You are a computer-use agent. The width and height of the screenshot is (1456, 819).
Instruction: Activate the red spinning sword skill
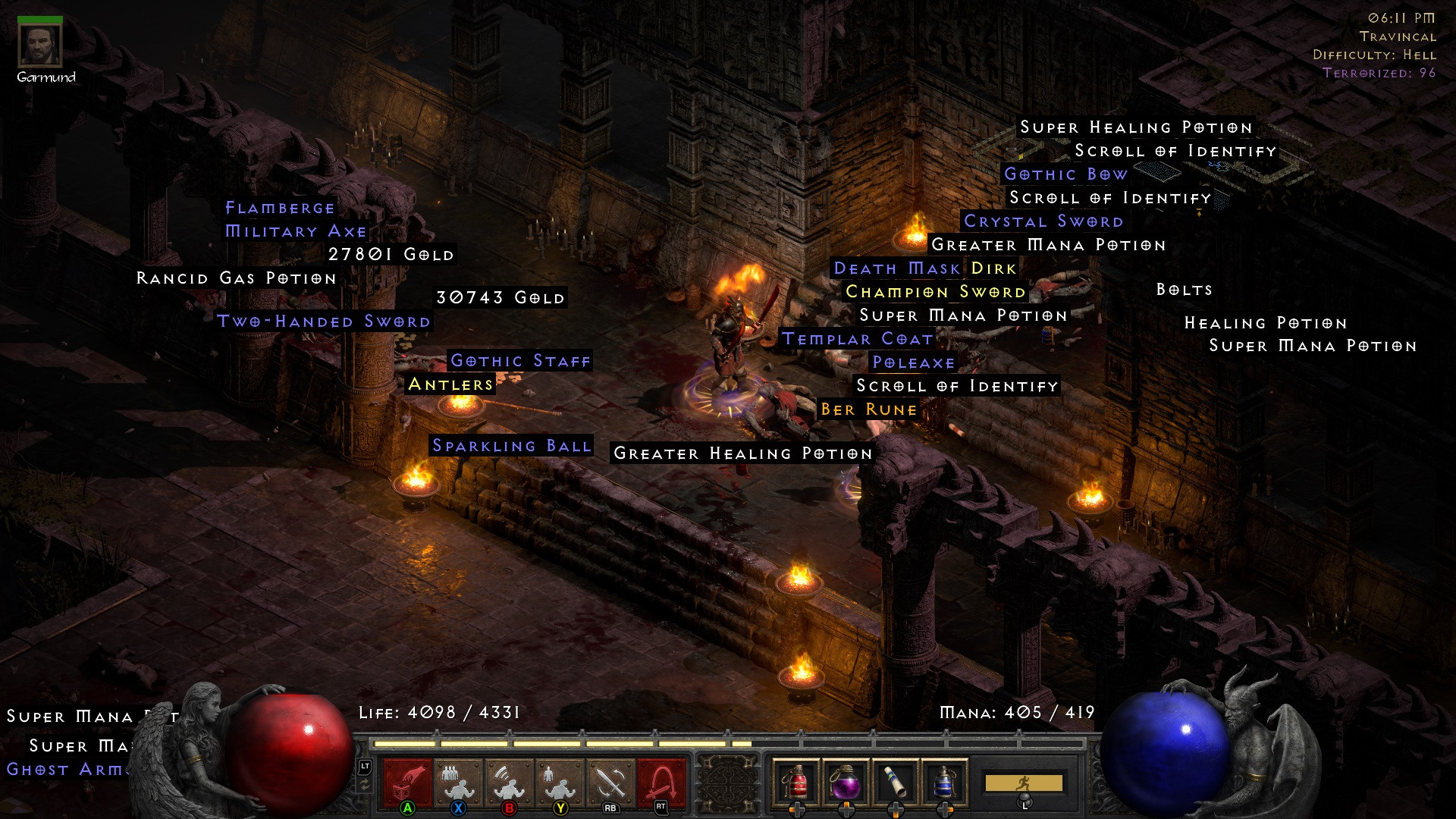(x=661, y=781)
